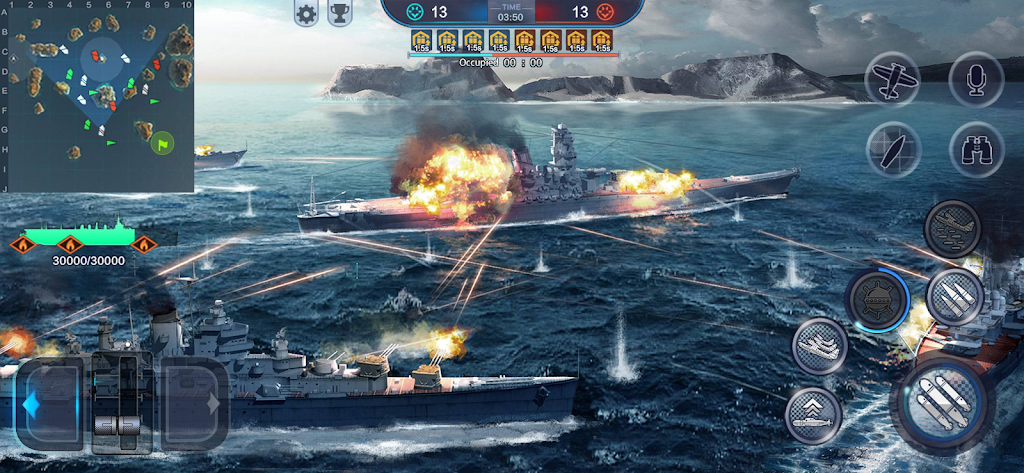1024x473 pixels.
Task: Call in the airplane air strike
Action: coord(891,77)
